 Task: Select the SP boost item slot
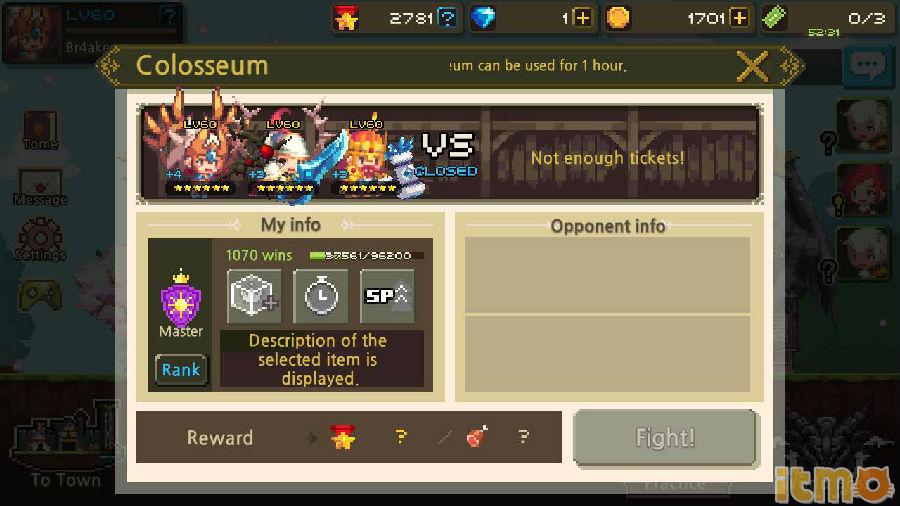point(387,296)
